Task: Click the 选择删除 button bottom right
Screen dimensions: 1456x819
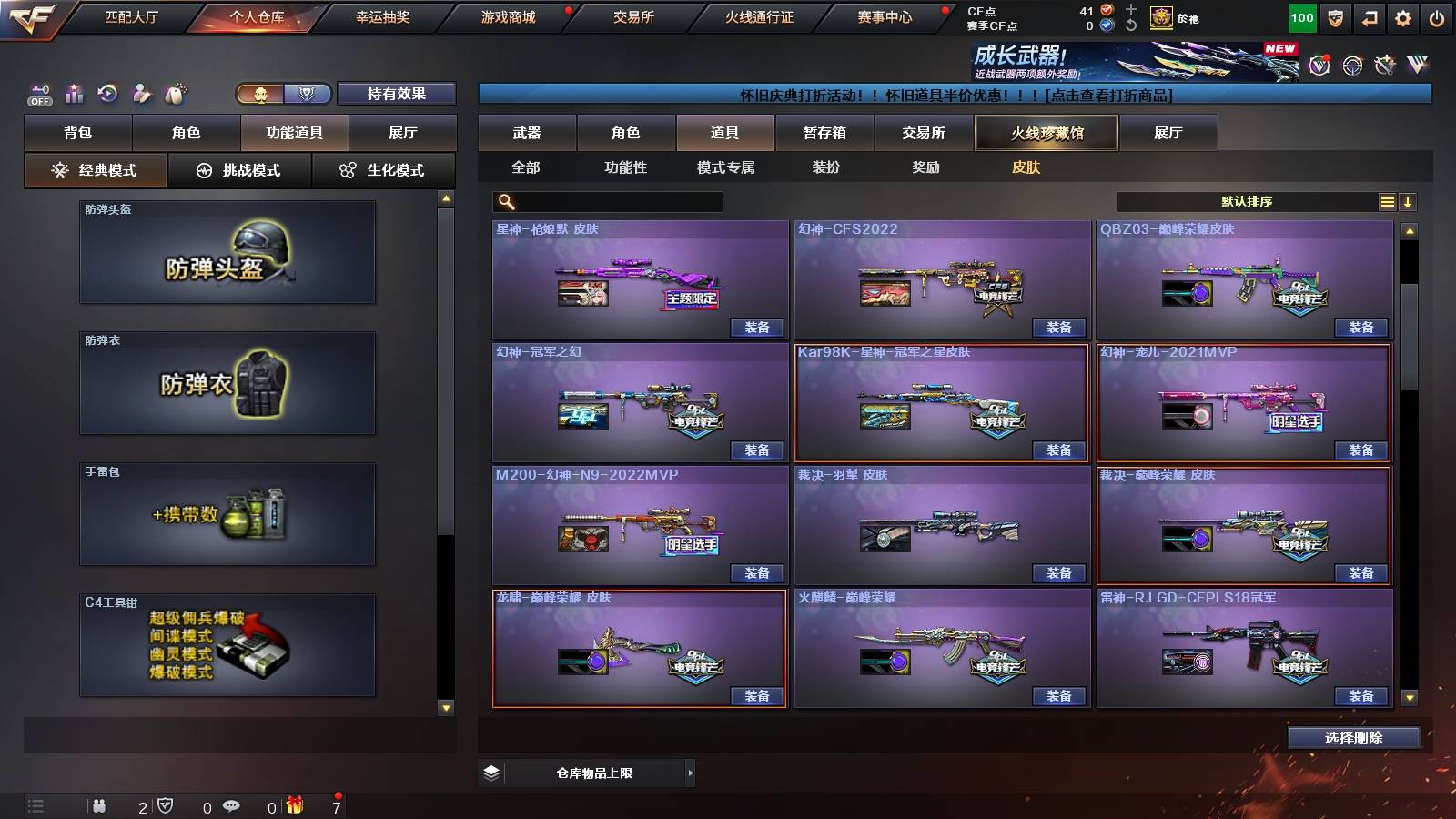Action: pos(1353,737)
